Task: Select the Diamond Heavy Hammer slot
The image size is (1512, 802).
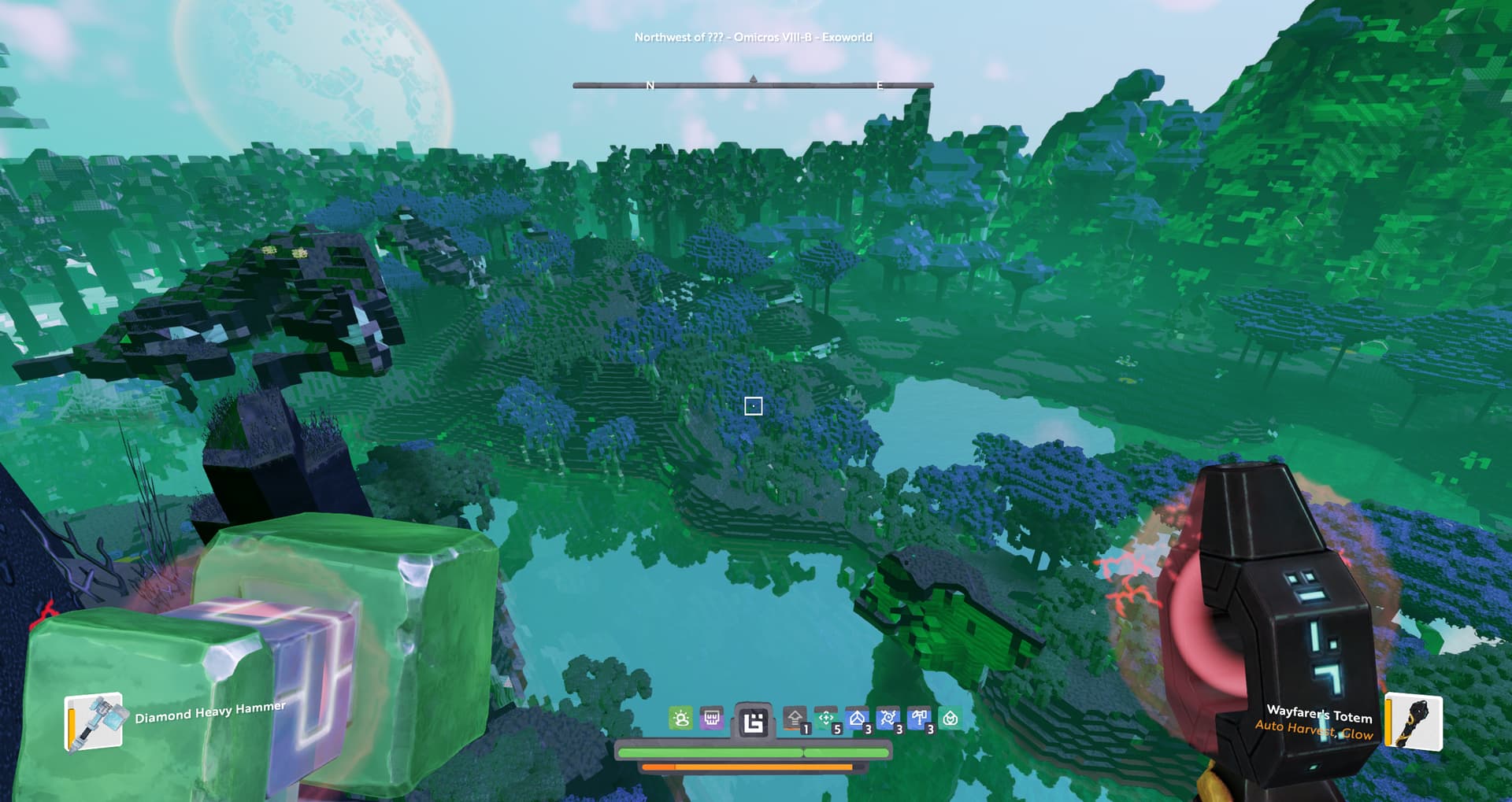Action: (x=94, y=723)
